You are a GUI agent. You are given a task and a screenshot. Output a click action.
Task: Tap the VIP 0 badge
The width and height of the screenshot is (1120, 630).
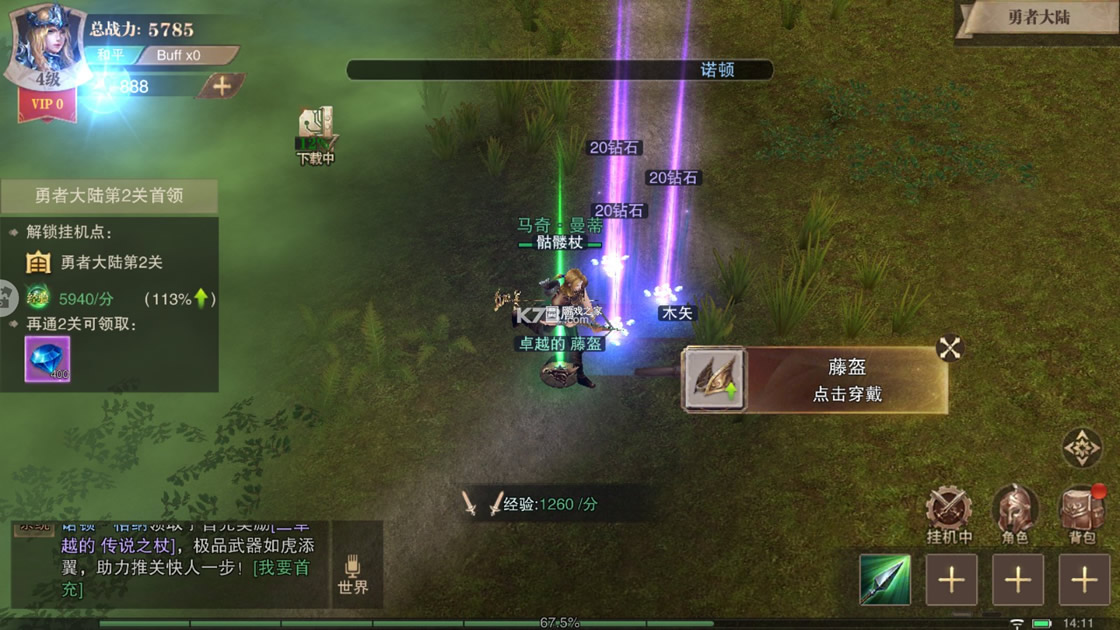[x=47, y=104]
